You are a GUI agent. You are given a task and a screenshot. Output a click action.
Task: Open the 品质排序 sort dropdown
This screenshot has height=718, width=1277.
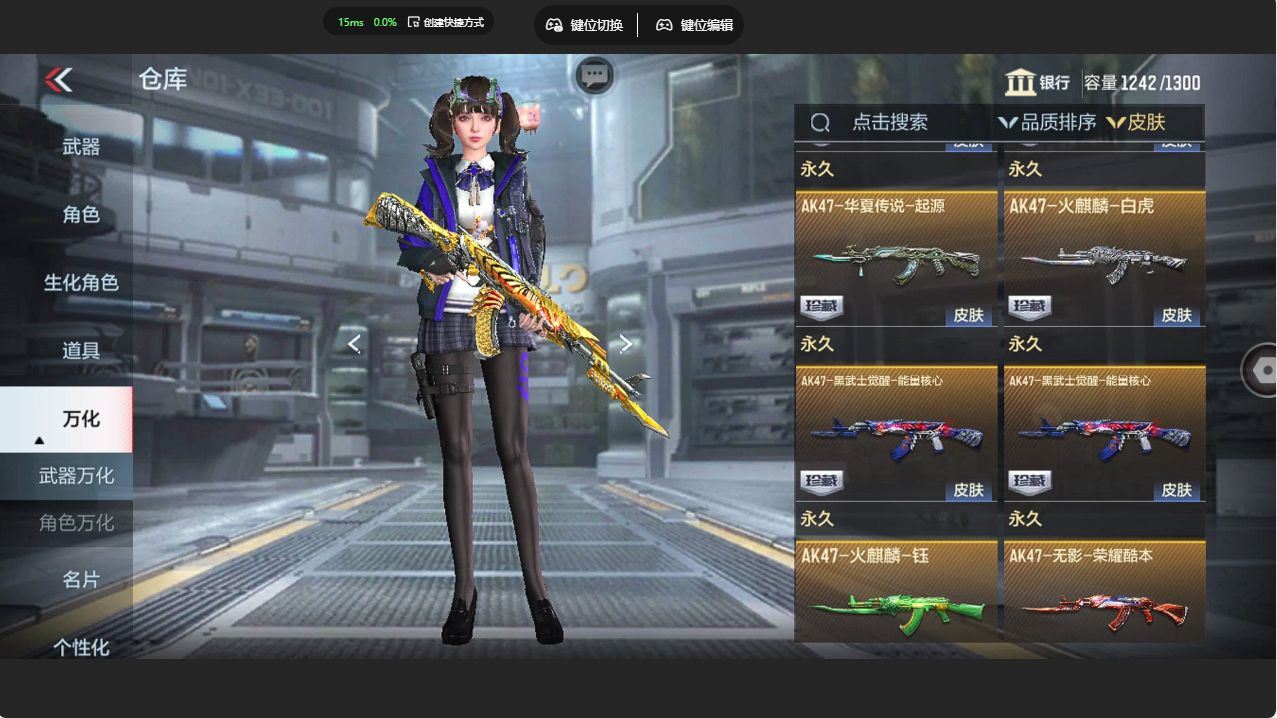pyautogui.click(x=1046, y=123)
